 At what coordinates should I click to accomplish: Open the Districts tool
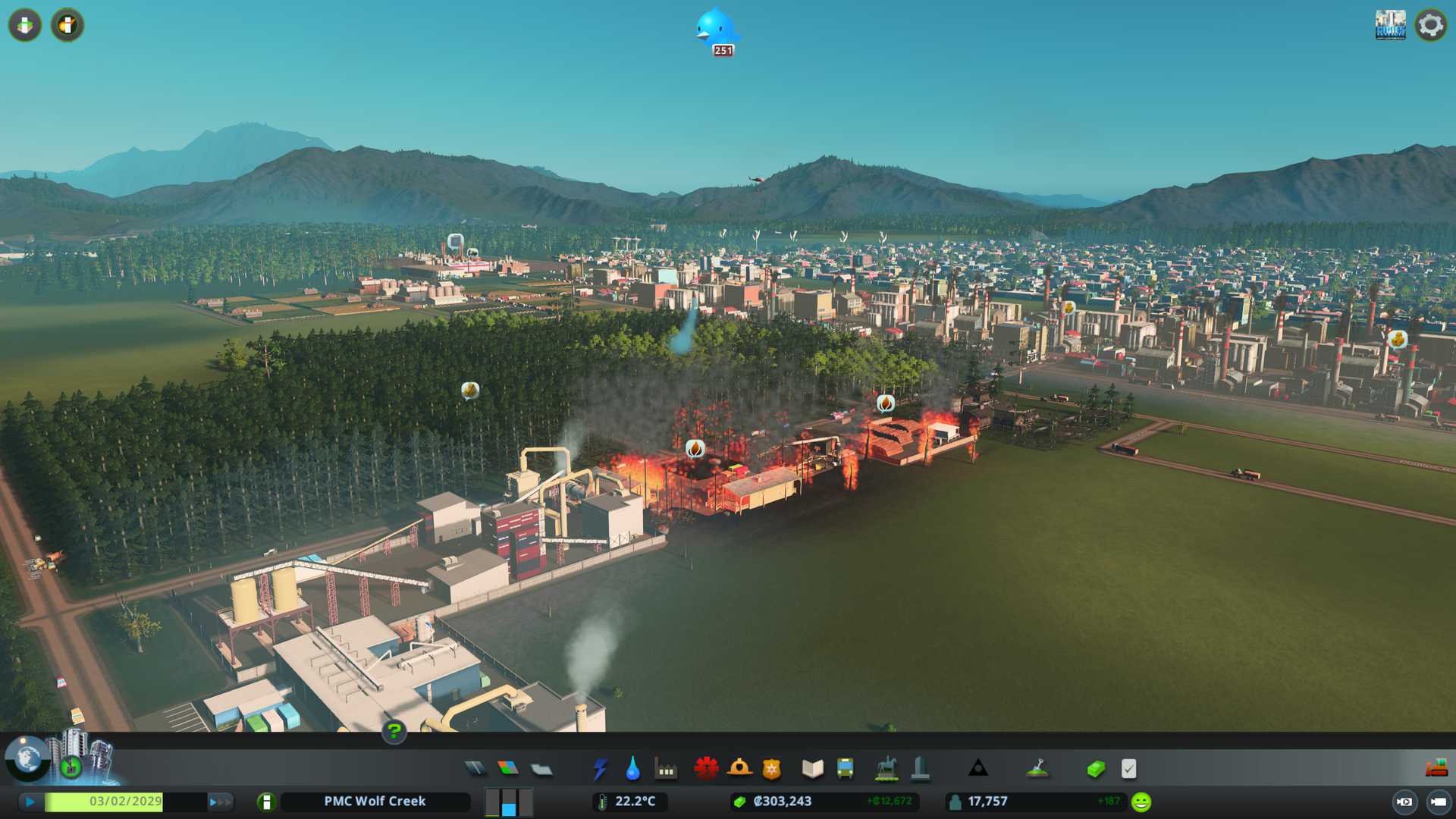[x=541, y=769]
